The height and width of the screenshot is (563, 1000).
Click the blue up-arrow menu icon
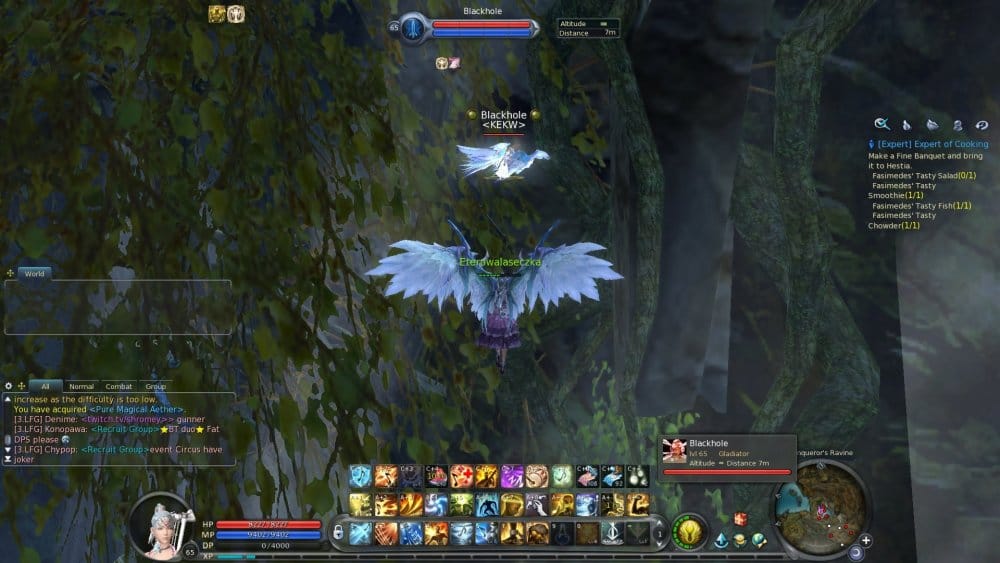pos(720,541)
